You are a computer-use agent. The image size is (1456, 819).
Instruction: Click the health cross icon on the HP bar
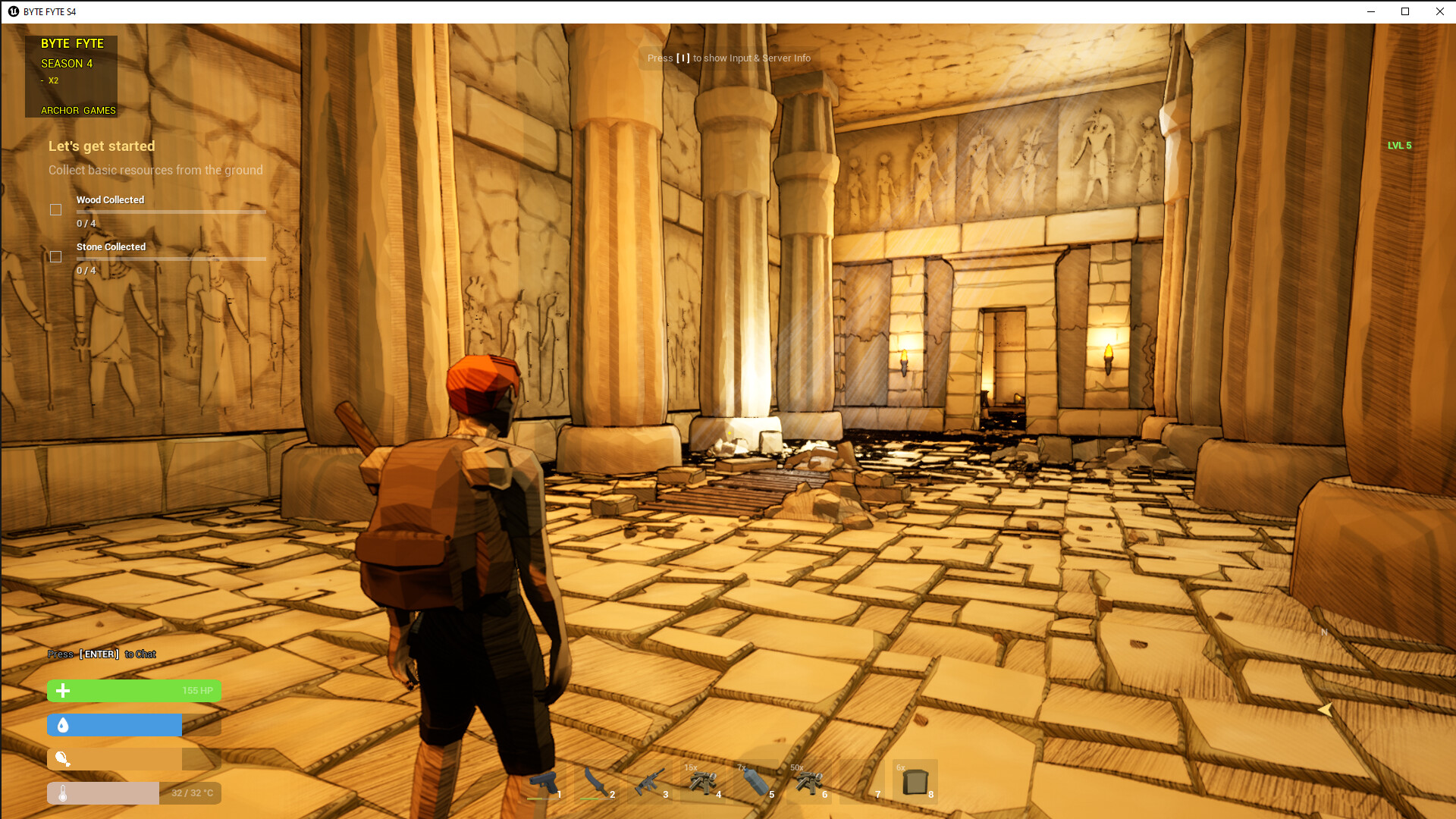(63, 691)
